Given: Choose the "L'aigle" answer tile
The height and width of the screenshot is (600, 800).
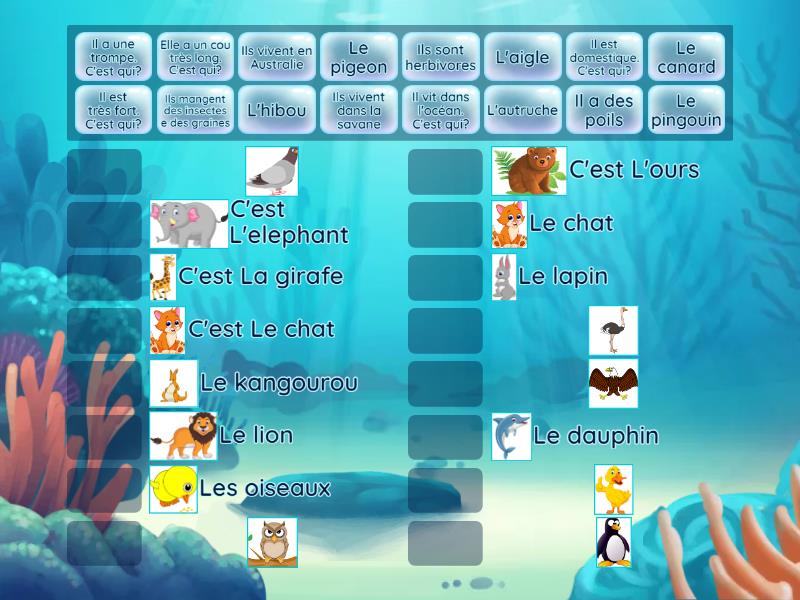Looking at the screenshot, I should pyautogui.click(x=523, y=58).
